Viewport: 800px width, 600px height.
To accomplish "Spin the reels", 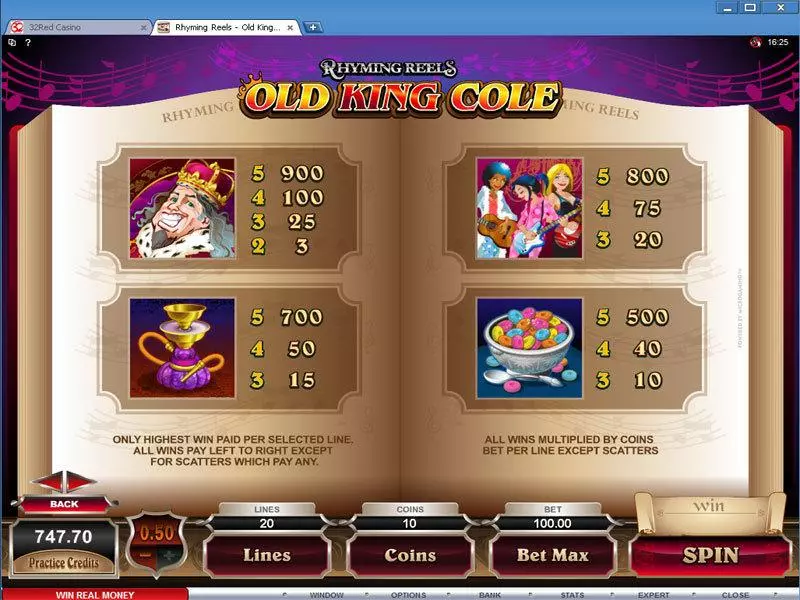I will click(x=710, y=555).
